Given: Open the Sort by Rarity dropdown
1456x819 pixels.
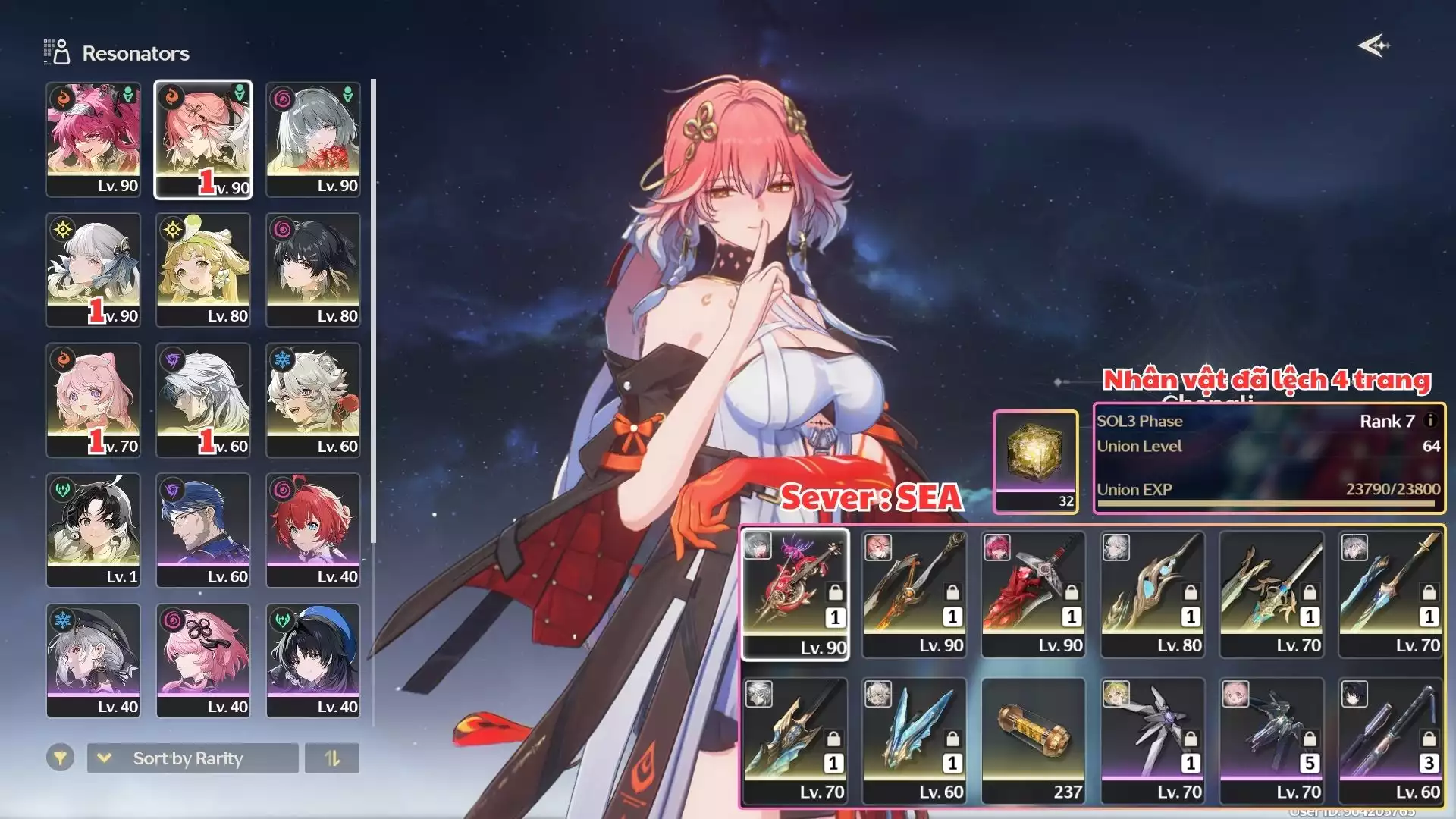Looking at the screenshot, I should pos(193,758).
